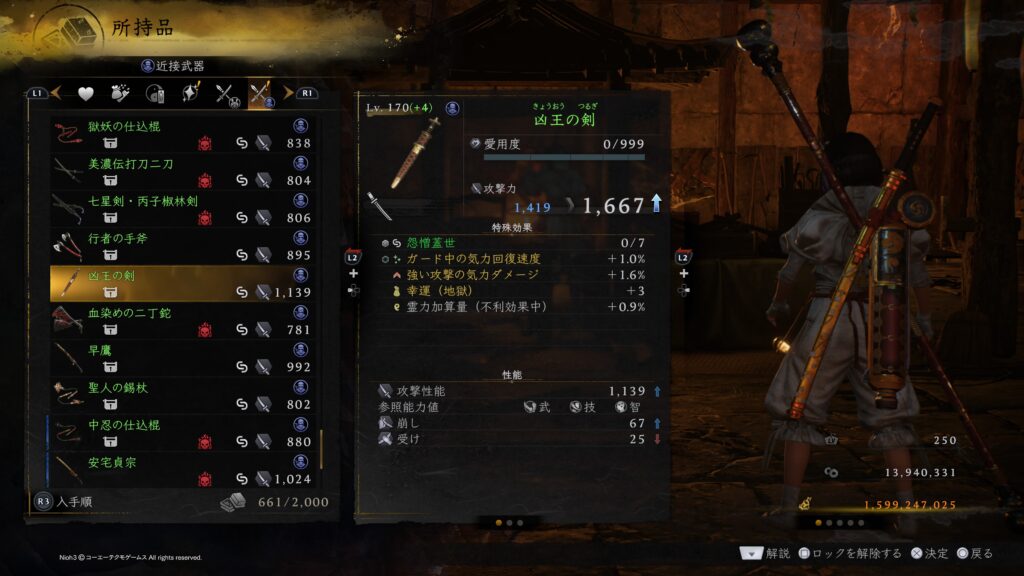Change the 入手順 sort order
The image size is (1024, 576).
(70, 502)
